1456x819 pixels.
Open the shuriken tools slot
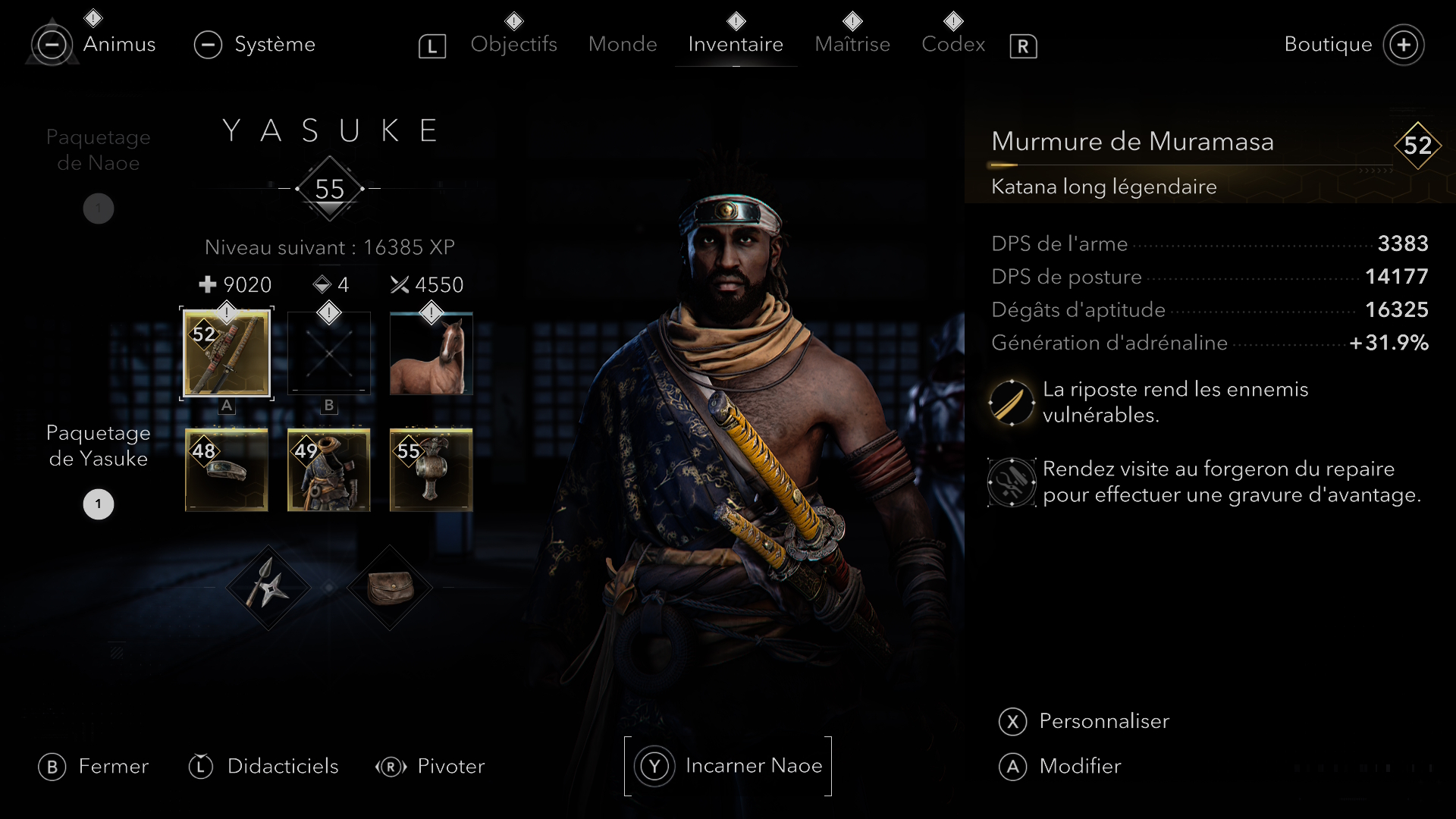(x=268, y=588)
